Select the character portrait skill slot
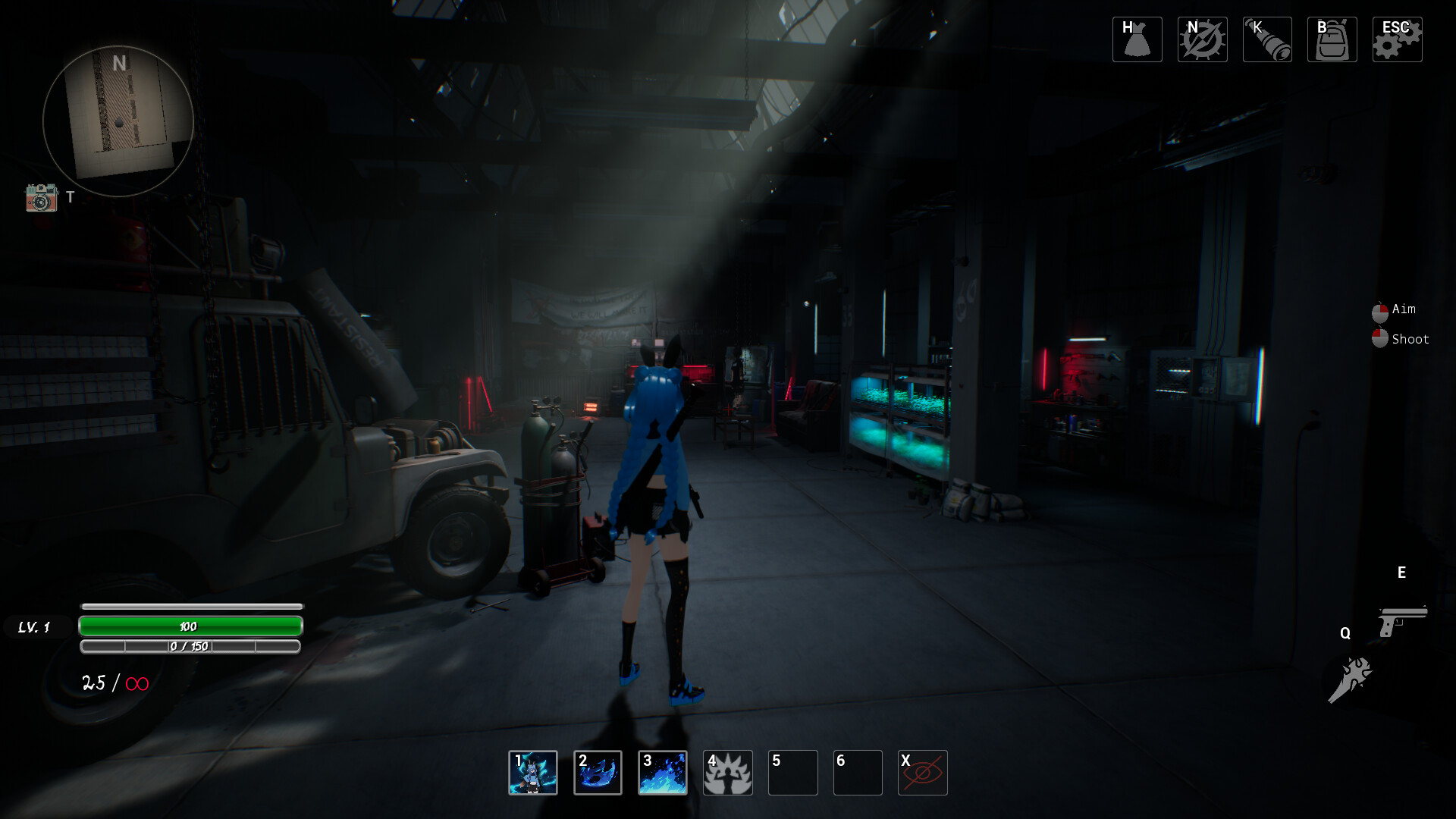Image resolution: width=1456 pixels, height=819 pixels. point(533,773)
